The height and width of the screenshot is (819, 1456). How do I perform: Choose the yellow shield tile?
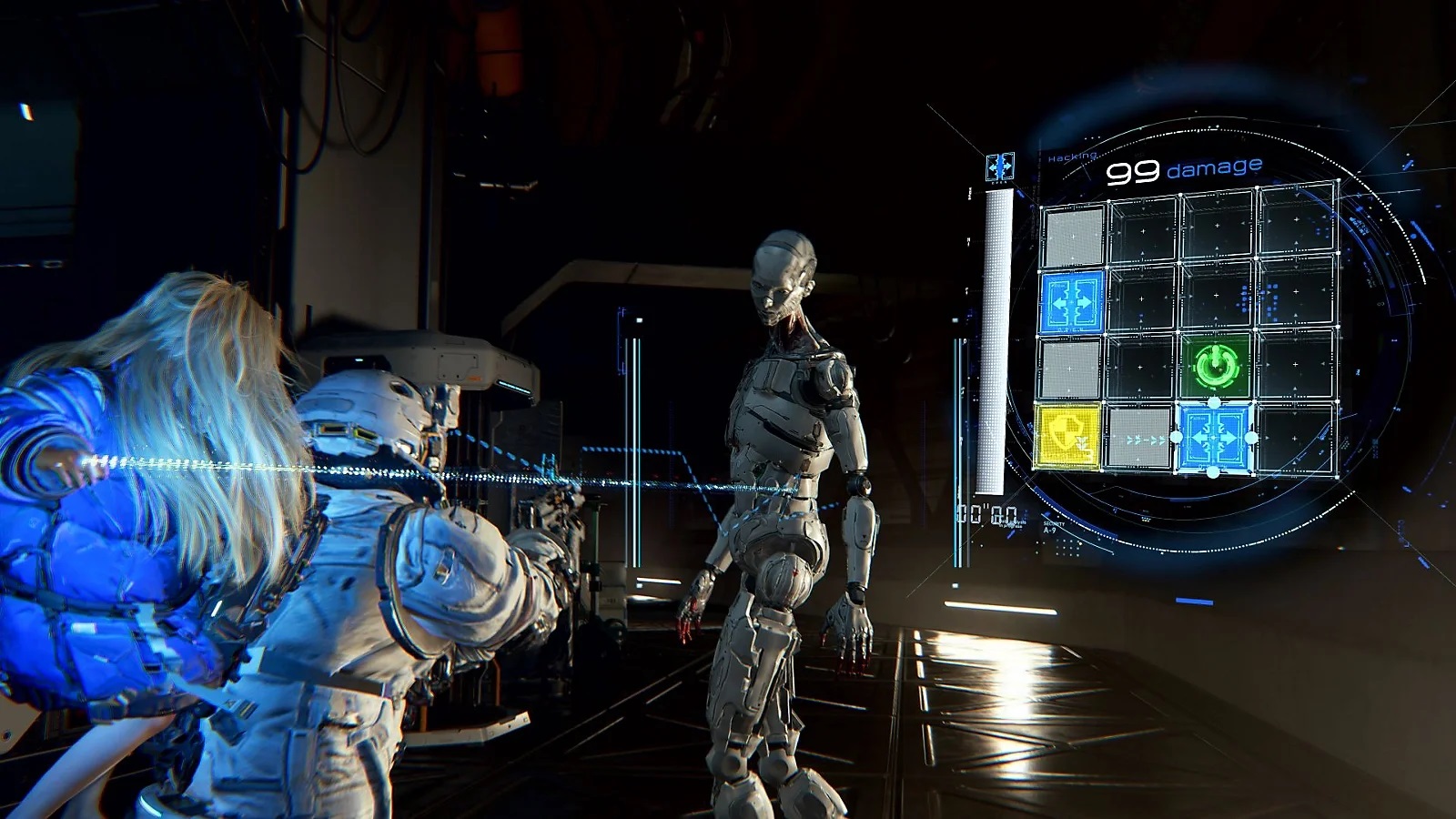tap(1067, 438)
